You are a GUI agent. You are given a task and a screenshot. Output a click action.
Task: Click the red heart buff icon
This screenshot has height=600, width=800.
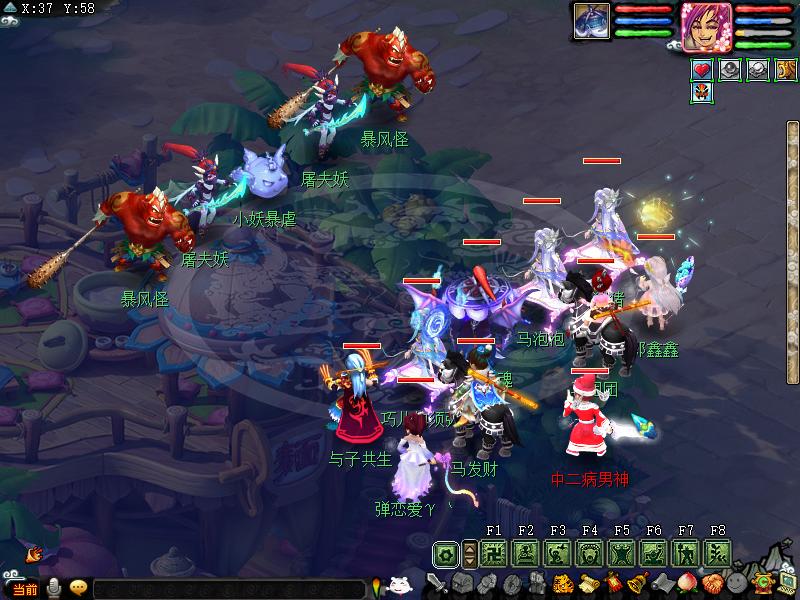coord(703,70)
